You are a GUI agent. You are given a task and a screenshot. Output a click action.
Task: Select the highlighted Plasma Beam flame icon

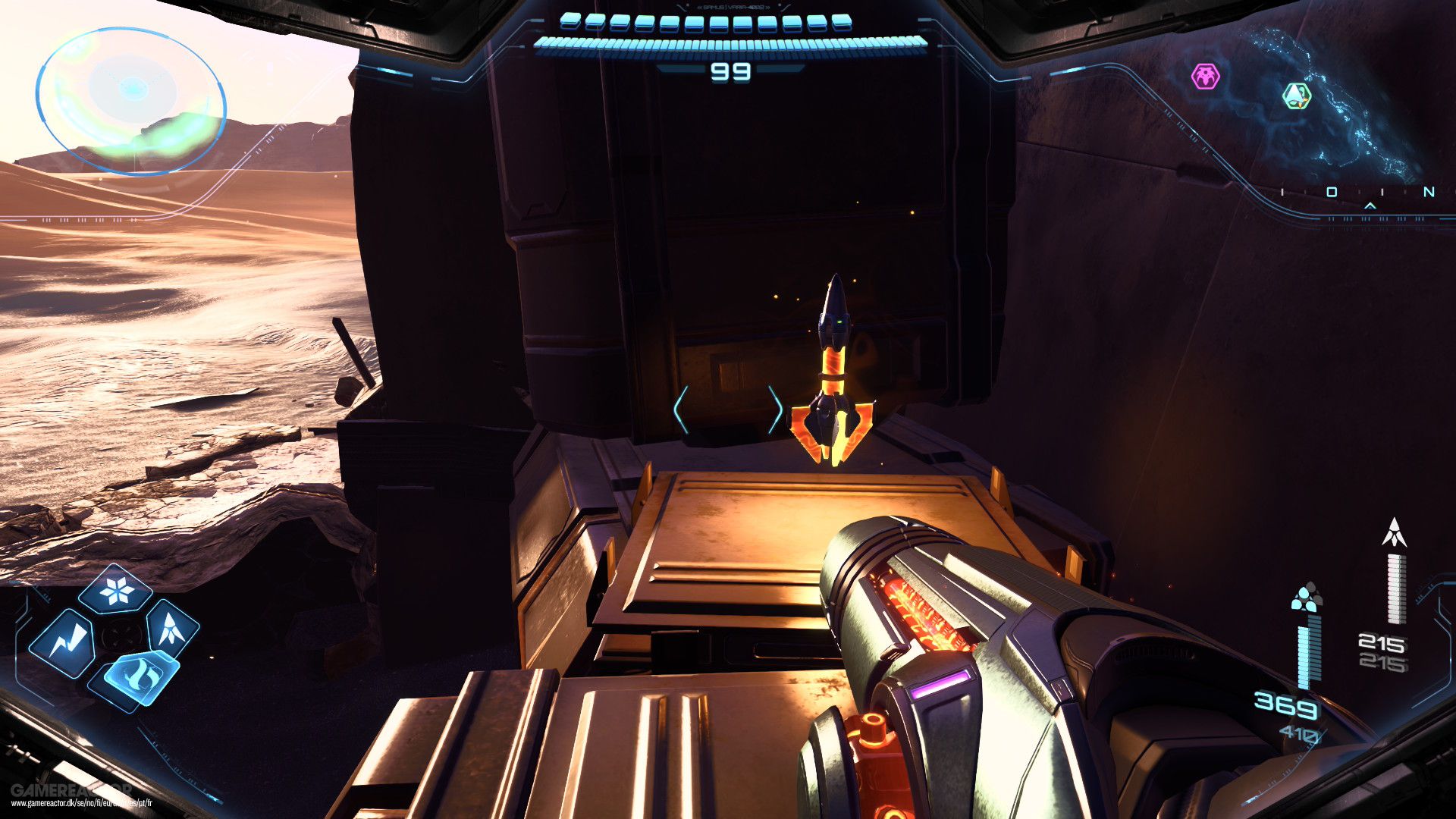[141, 677]
